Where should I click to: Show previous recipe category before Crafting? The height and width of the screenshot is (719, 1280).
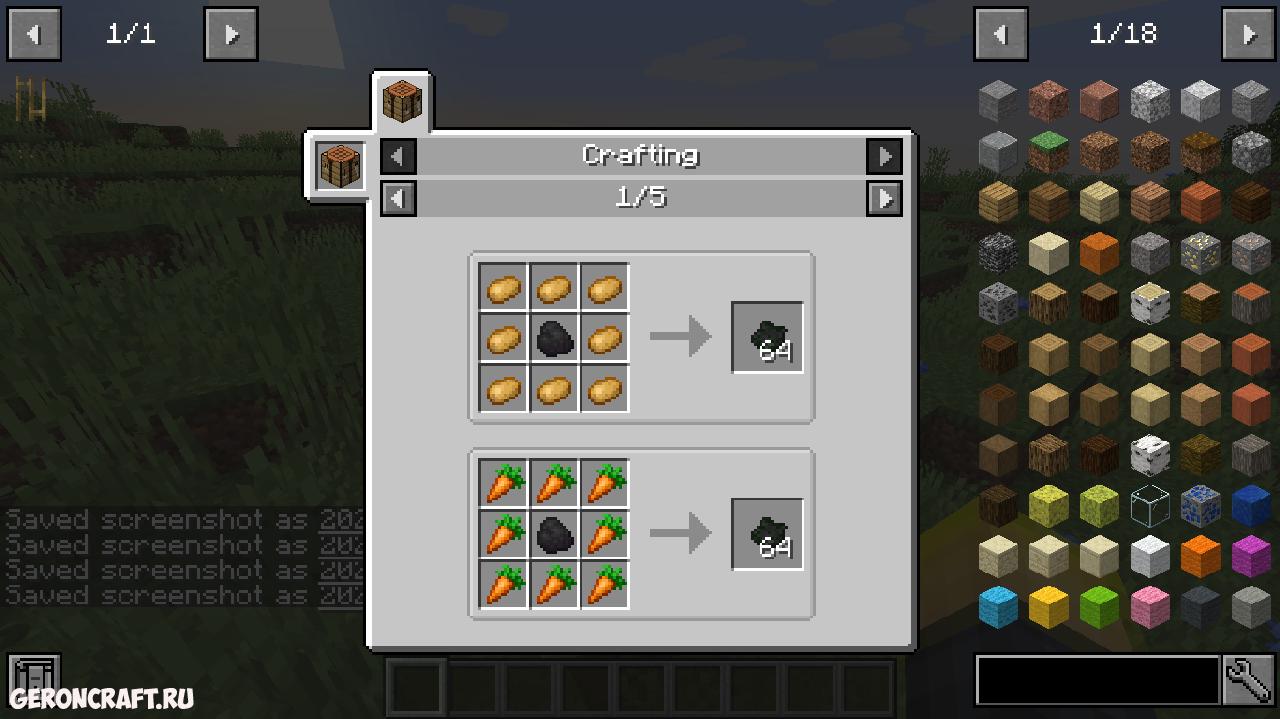399,156
